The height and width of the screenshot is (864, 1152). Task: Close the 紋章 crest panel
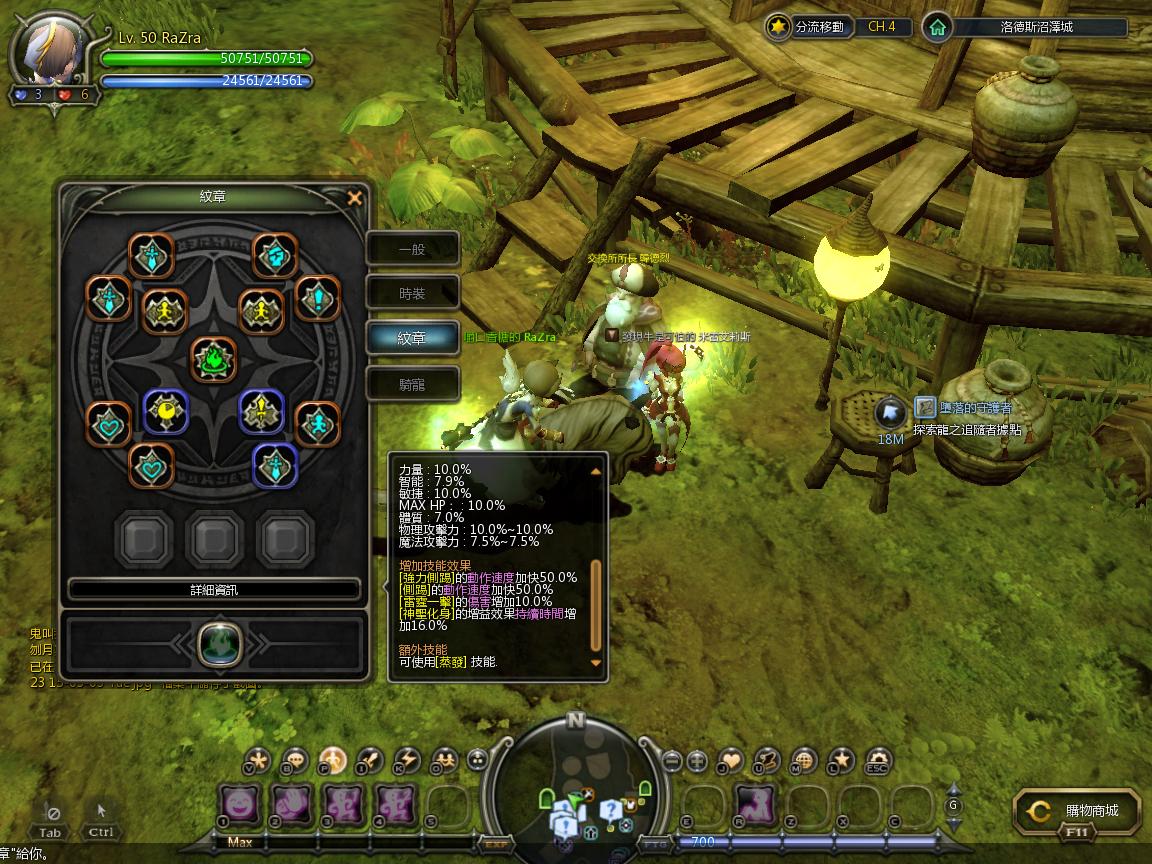[354, 198]
